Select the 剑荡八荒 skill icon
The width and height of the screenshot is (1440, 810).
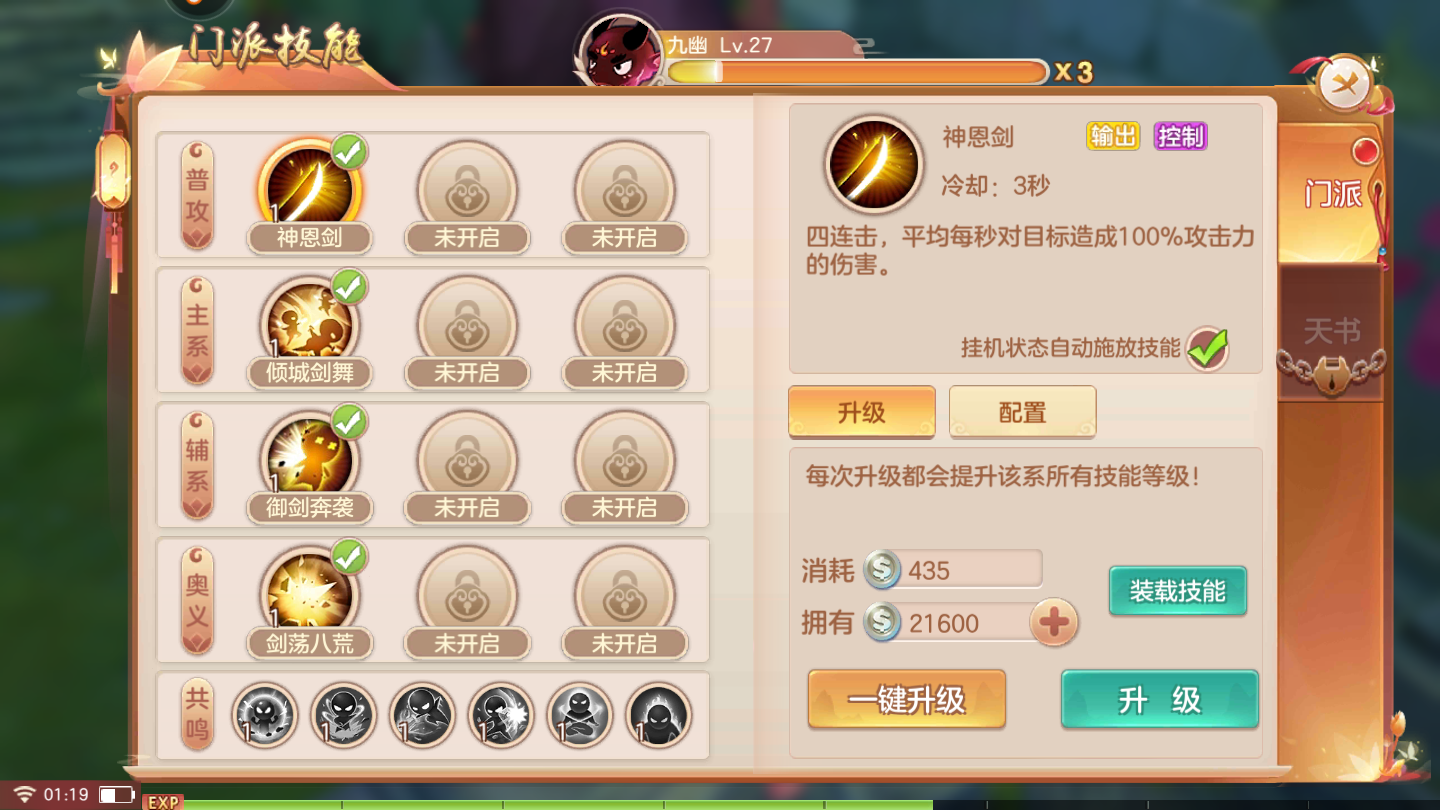(x=310, y=592)
